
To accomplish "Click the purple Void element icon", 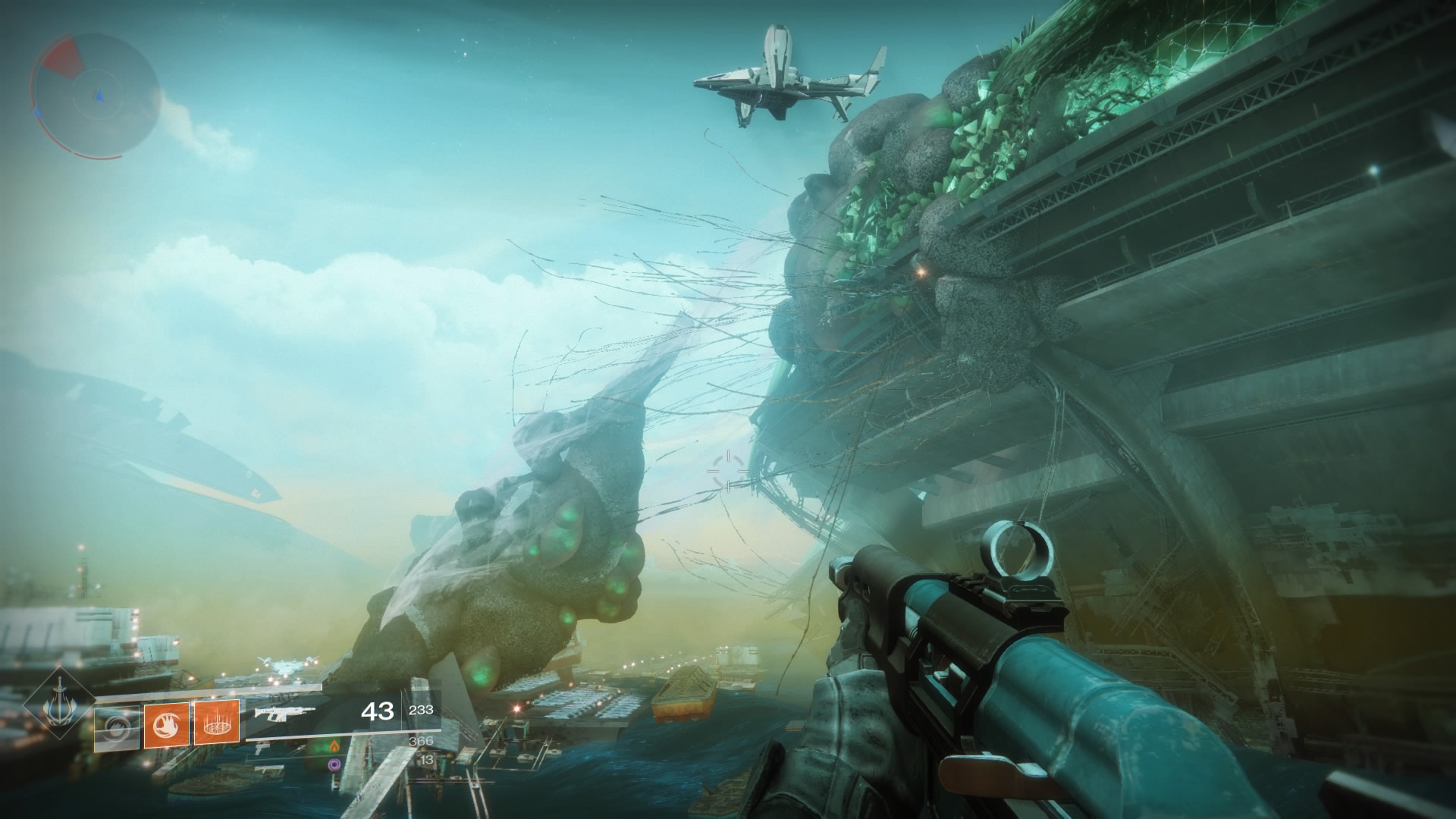I will pos(334,764).
